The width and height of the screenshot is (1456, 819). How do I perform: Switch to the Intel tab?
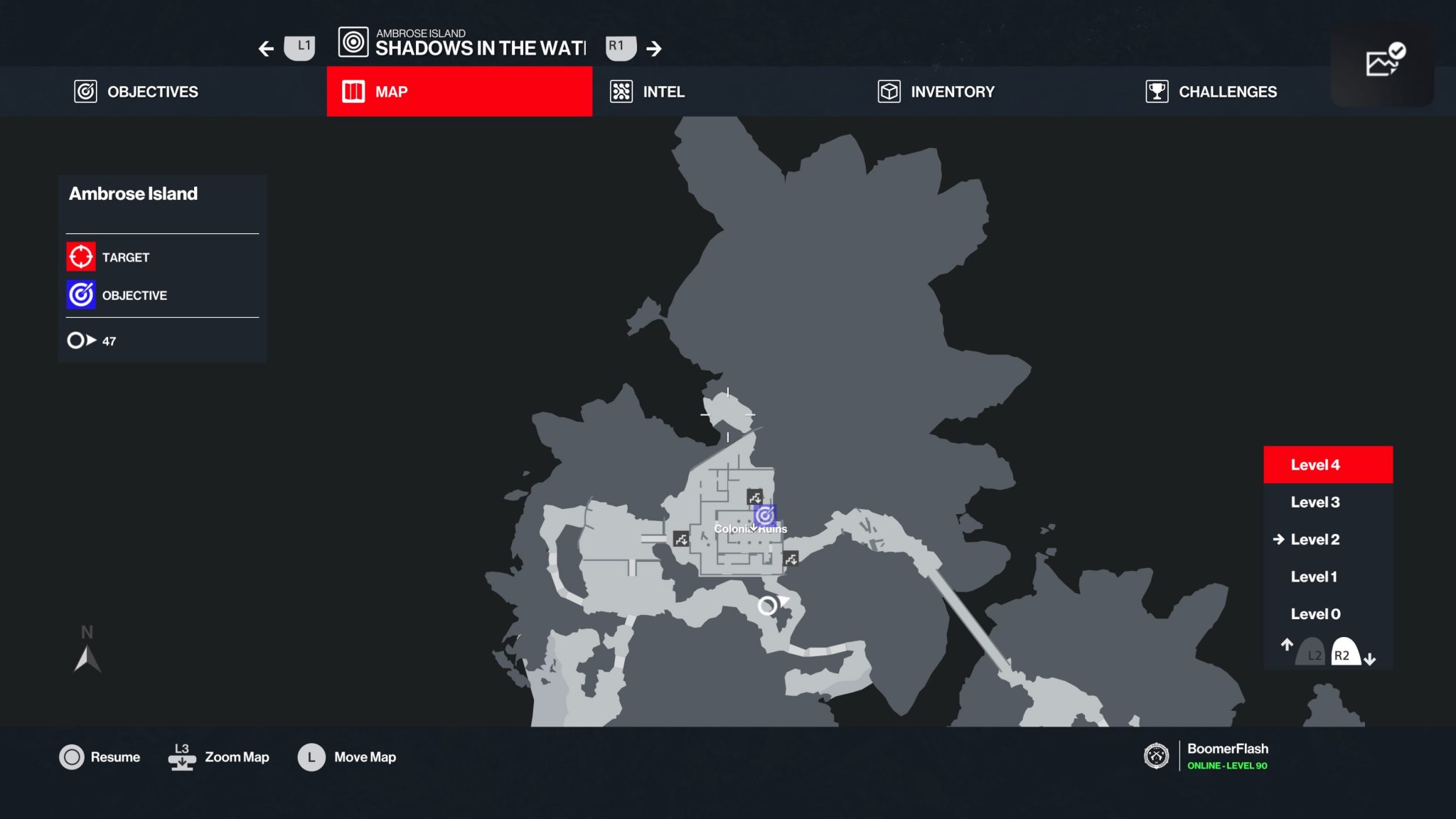pyautogui.click(x=648, y=92)
